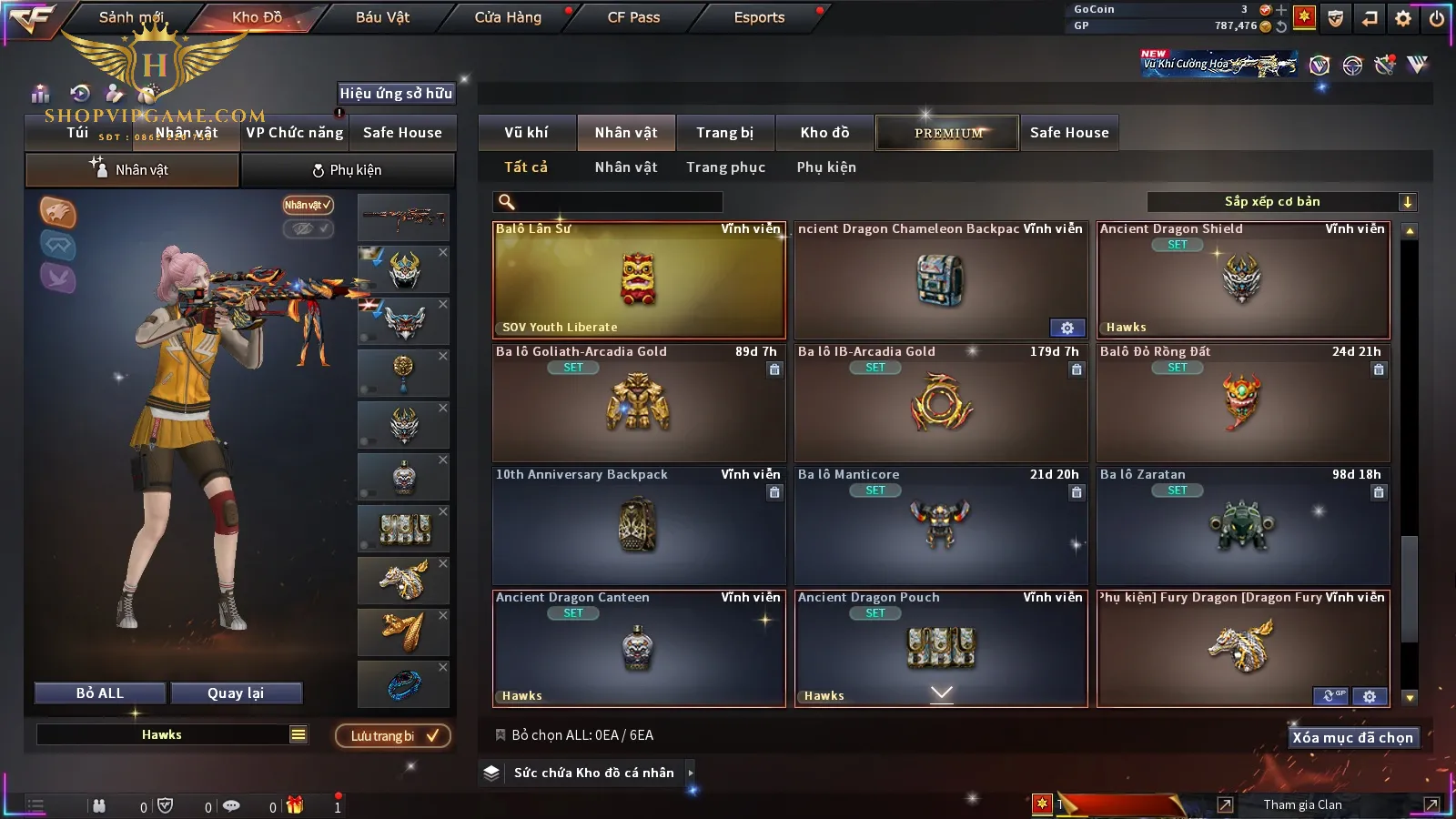Go to the Báu Vật menu
The width and height of the screenshot is (1456, 819).
point(382,17)
